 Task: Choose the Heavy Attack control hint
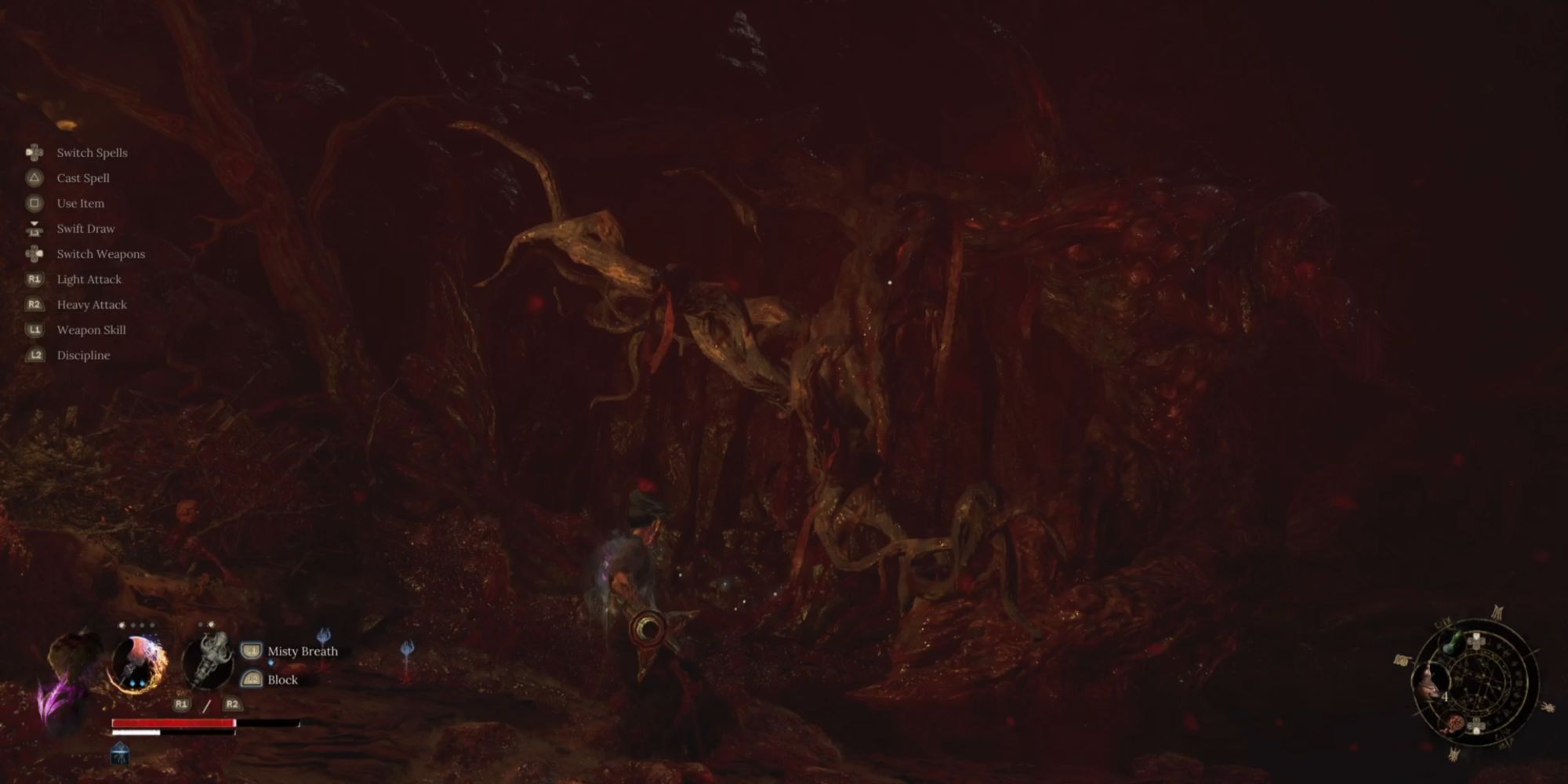91,305
